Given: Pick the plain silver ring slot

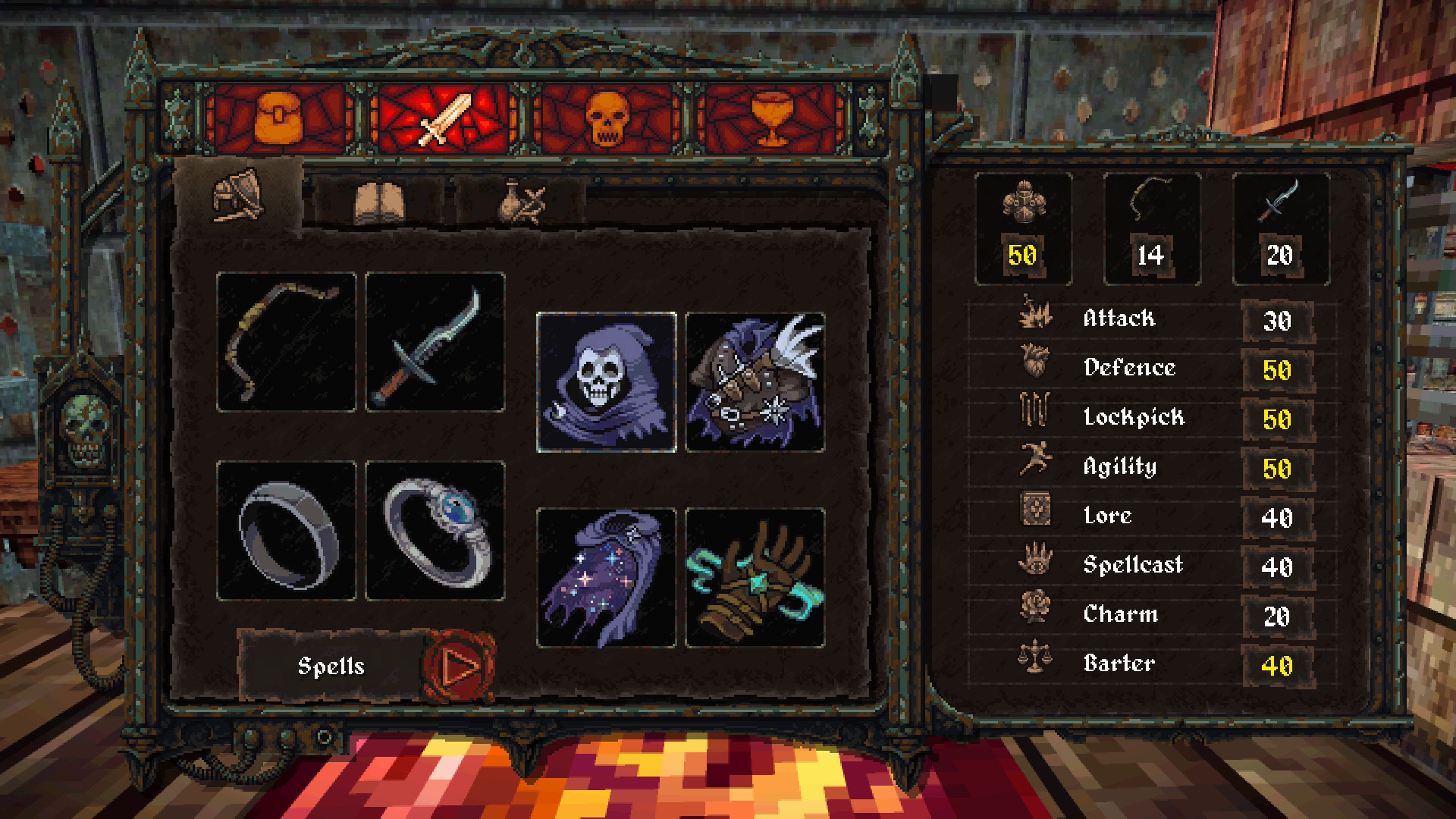Looking at the screenshot, I should pyautogui.click(x=286, y=531).
